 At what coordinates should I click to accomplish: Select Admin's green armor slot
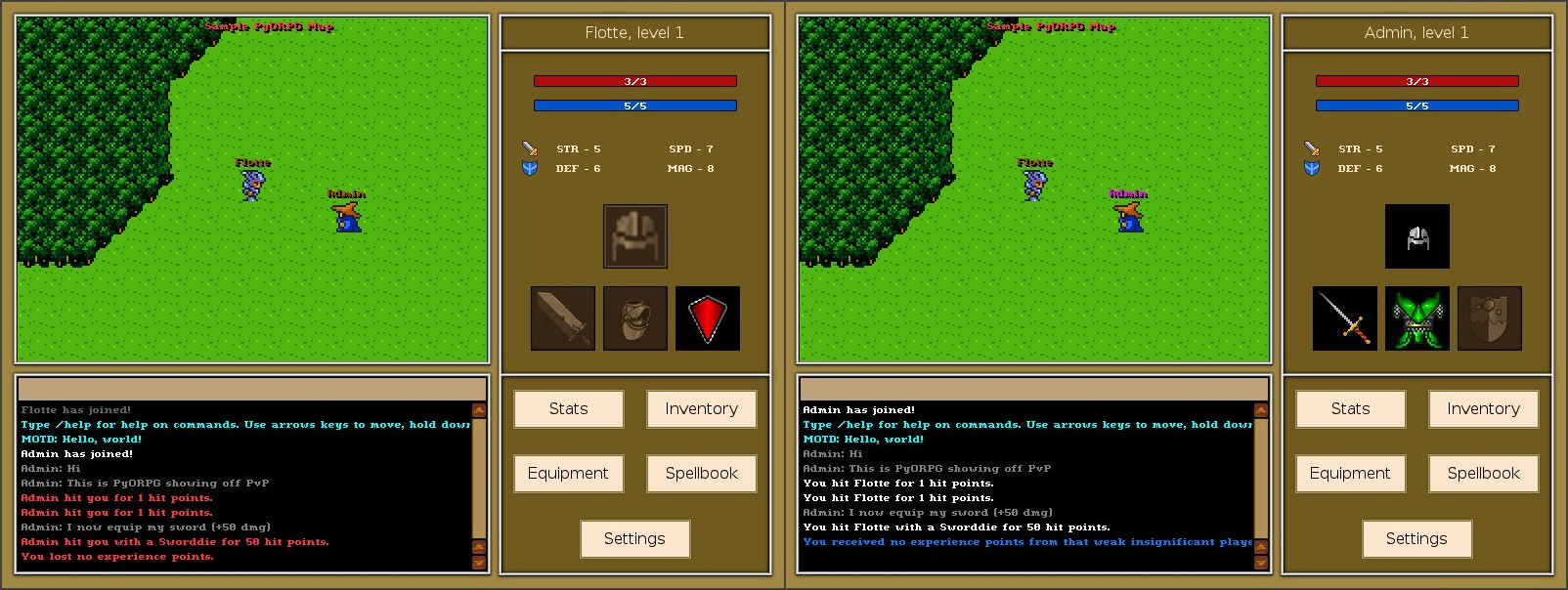click(1417, 318)
